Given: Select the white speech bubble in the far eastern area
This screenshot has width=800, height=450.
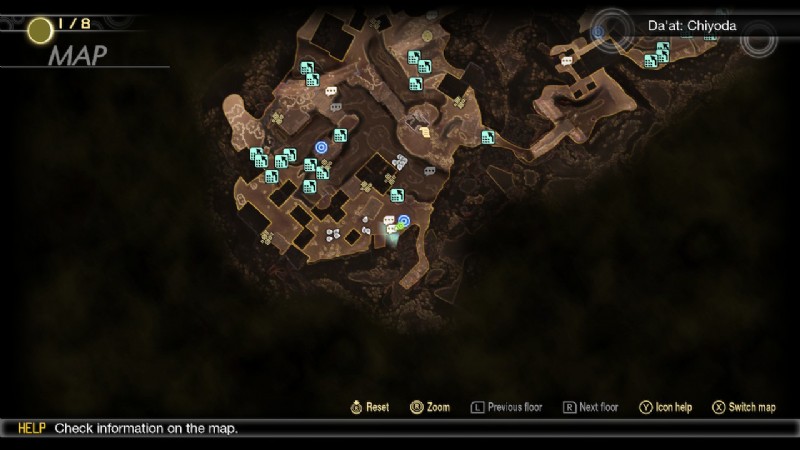Looking at the screenshot, I should point(567,61).
